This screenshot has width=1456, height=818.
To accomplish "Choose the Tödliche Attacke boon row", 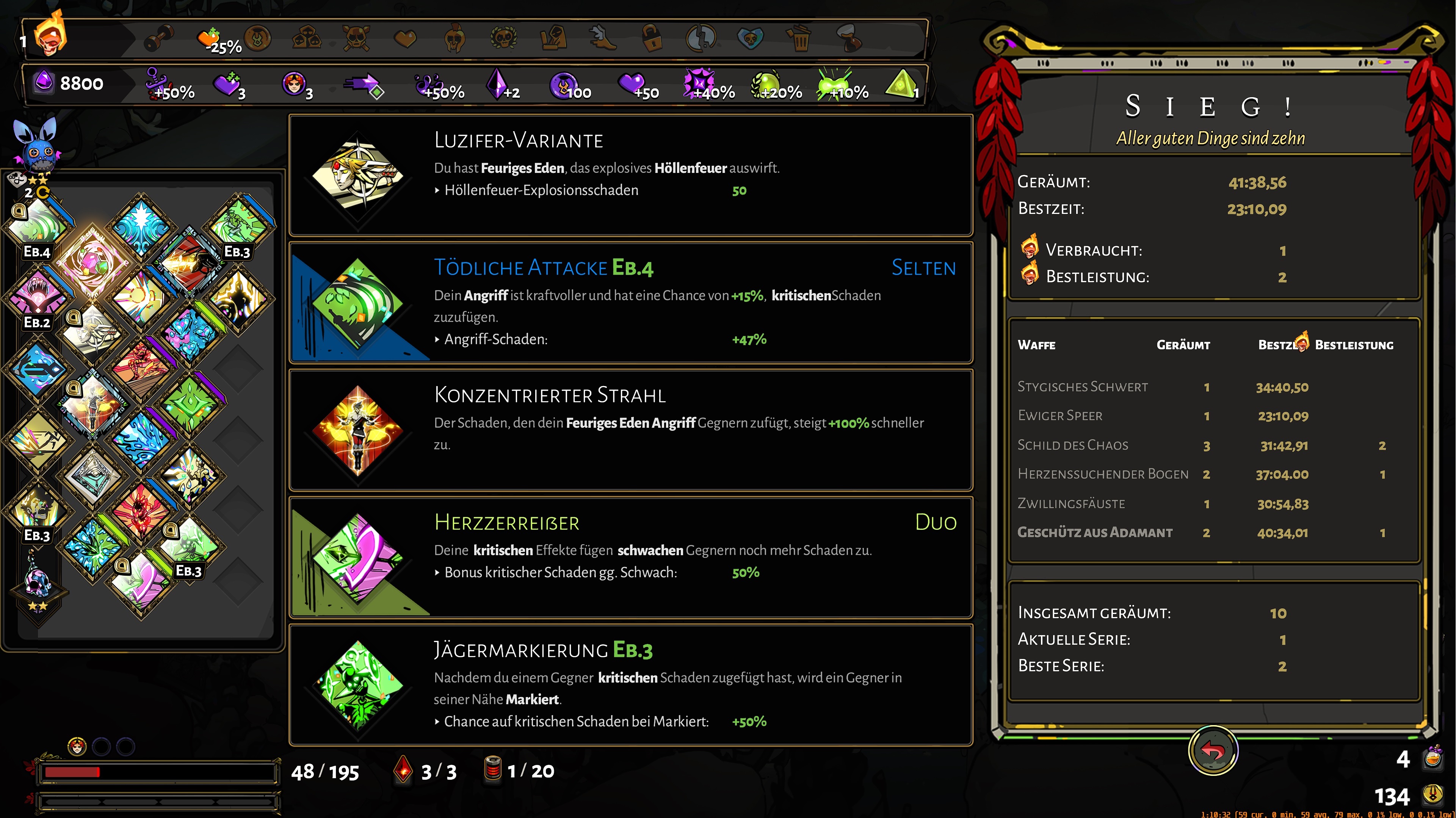I will click(x=630, y=303).
